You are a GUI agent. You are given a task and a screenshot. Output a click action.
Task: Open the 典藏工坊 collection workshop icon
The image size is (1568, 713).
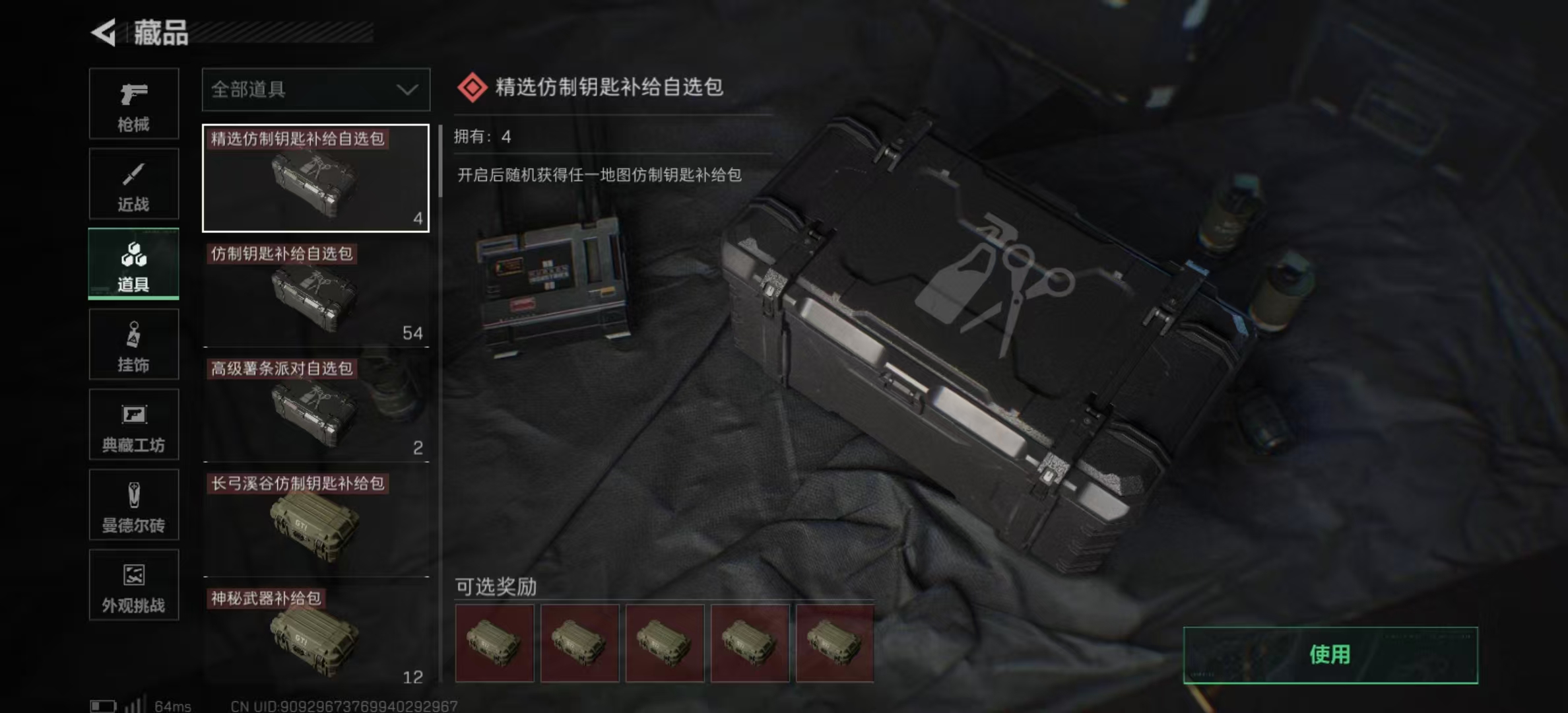click(133, 424)
